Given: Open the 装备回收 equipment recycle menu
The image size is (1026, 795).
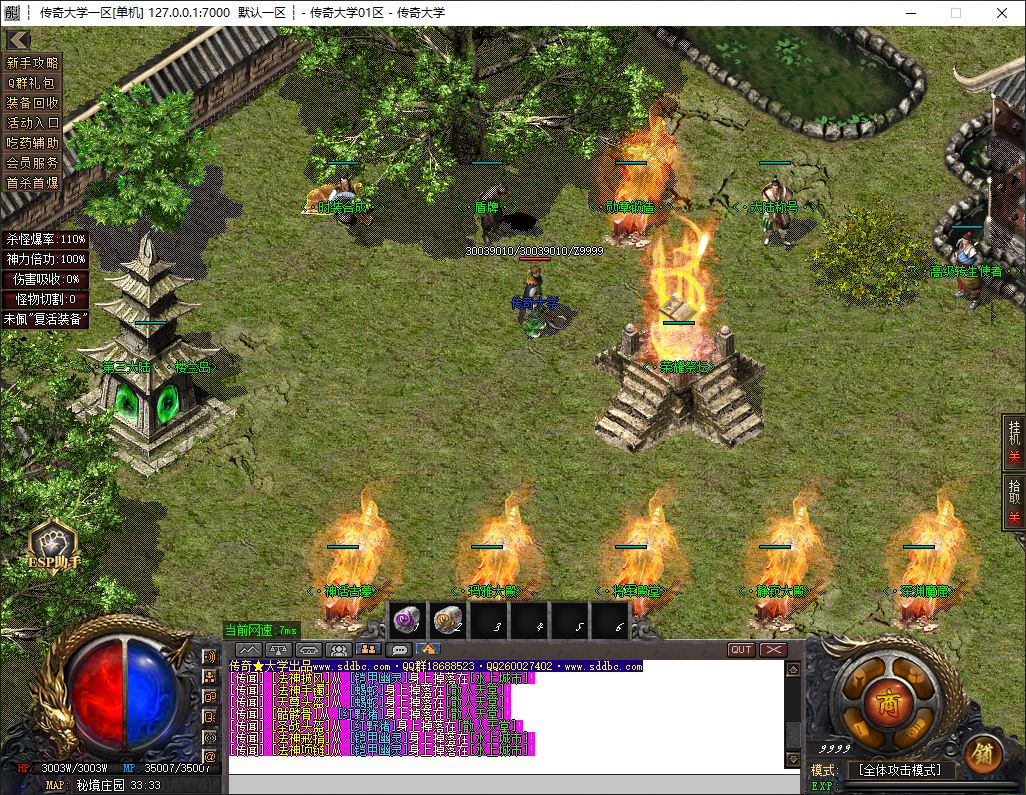Looking at the screenshot, I should (x=32, y=103).
